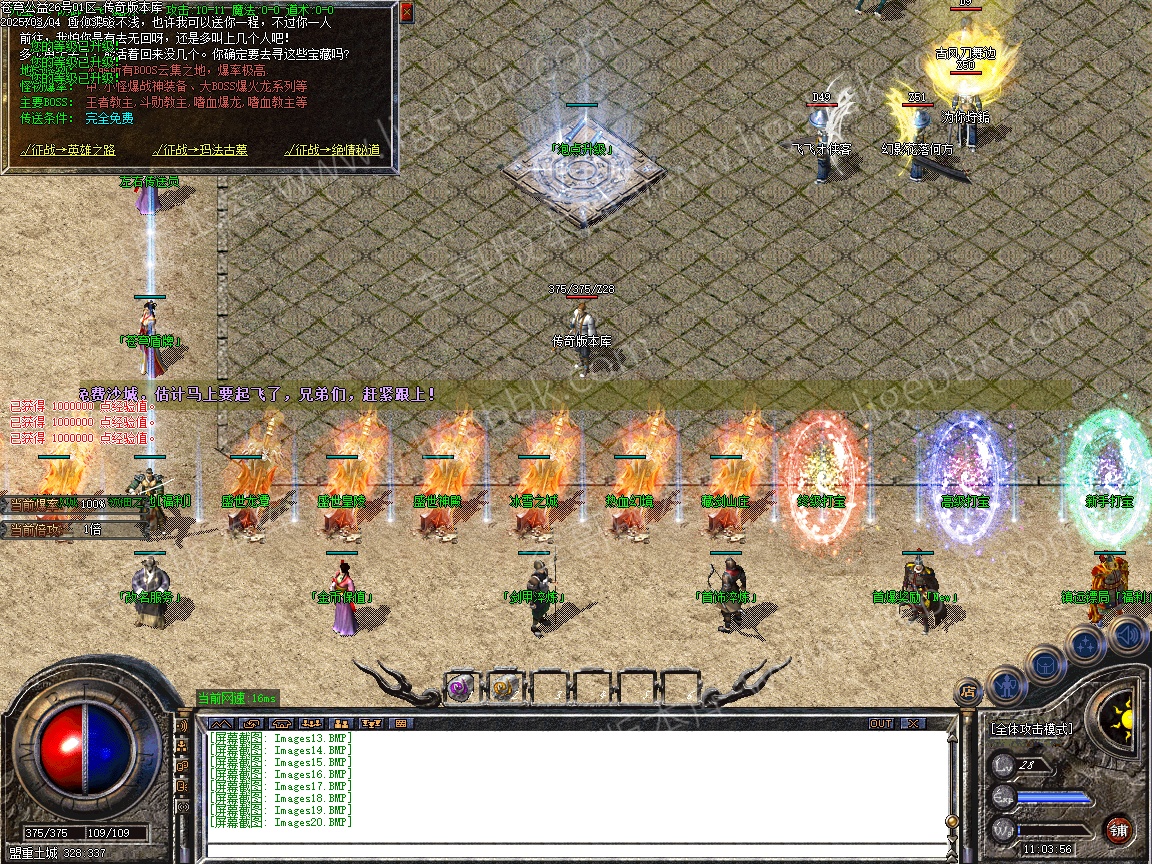Screen dimensions: 1152x864
Task: Use the gold item in the belt slot
Action: pyautogui.click(x=503, y=688)
